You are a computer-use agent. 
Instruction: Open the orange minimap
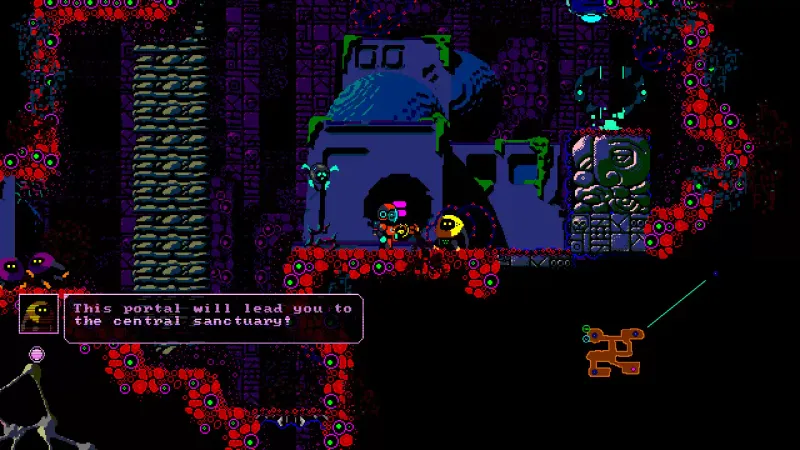pos(614,352)
